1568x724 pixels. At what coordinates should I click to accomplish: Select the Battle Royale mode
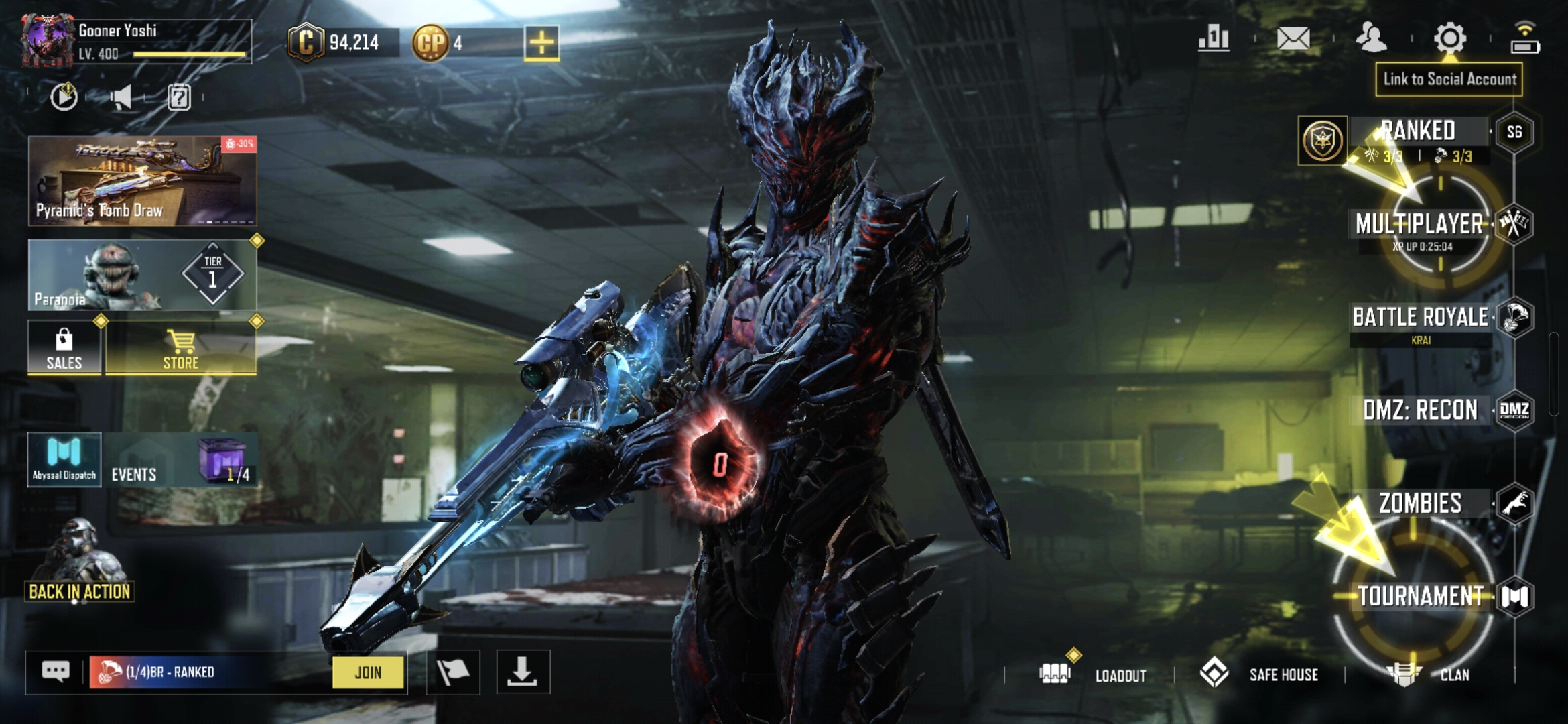point(1421,317)
